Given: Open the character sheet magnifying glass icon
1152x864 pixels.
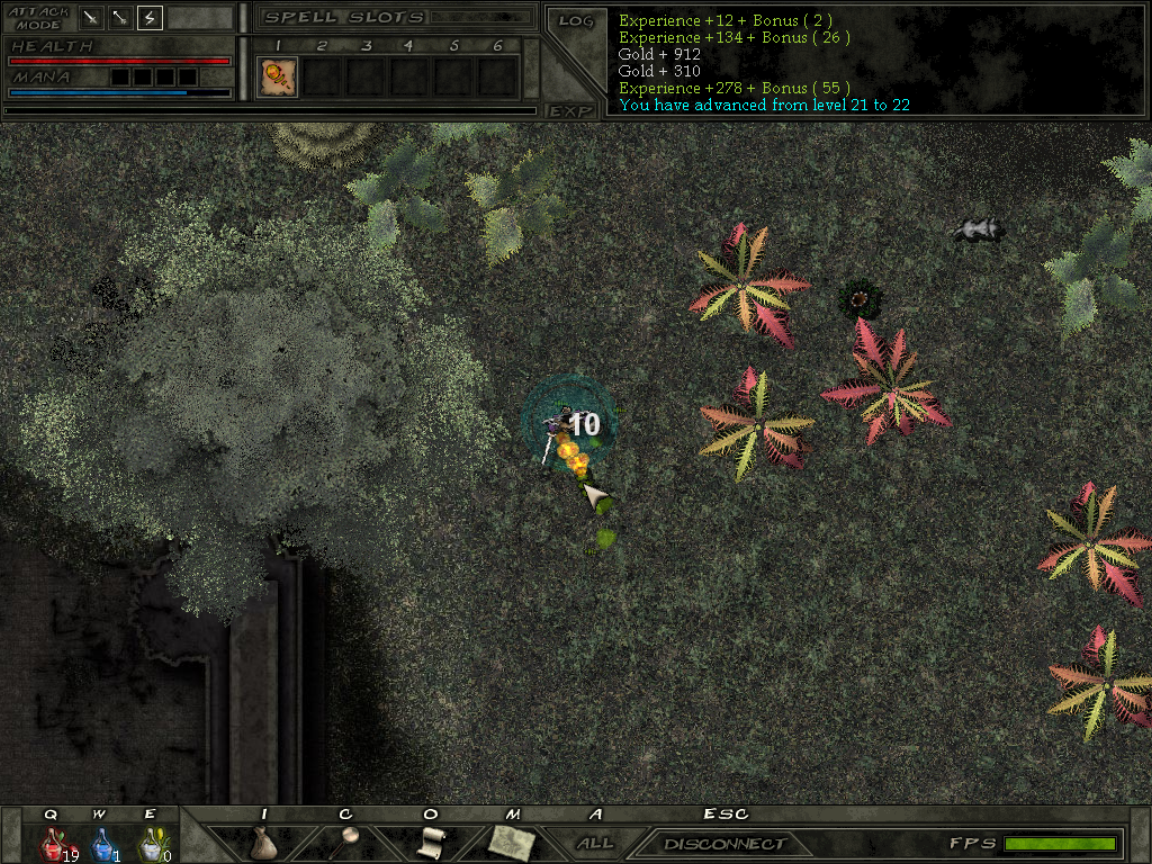Looking at the screenshot, I should coord(347,842).
